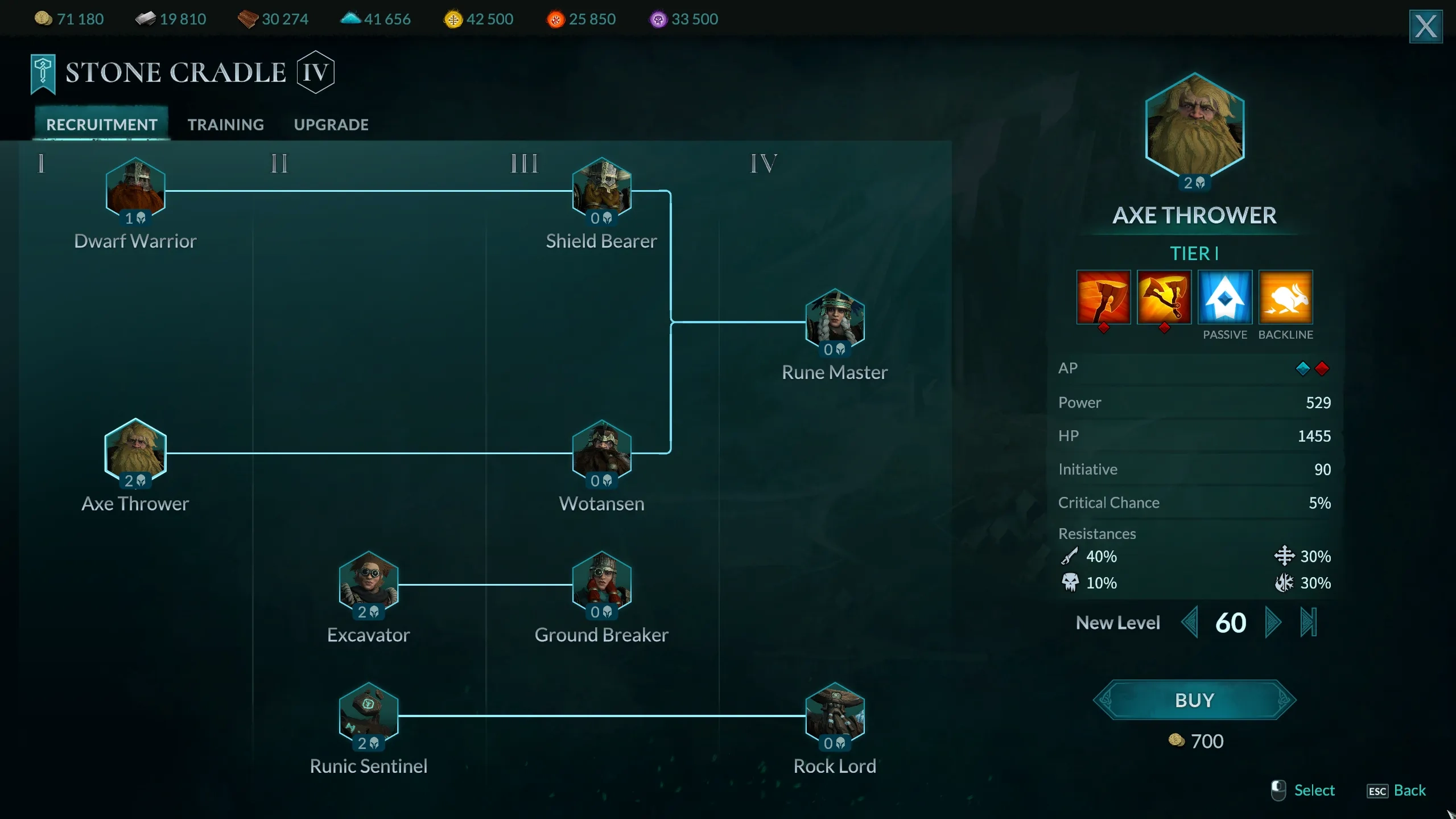Viewport: 1456px width, 819px height.
Task: Select the Recruitment tab
Action: click(102, 125)
